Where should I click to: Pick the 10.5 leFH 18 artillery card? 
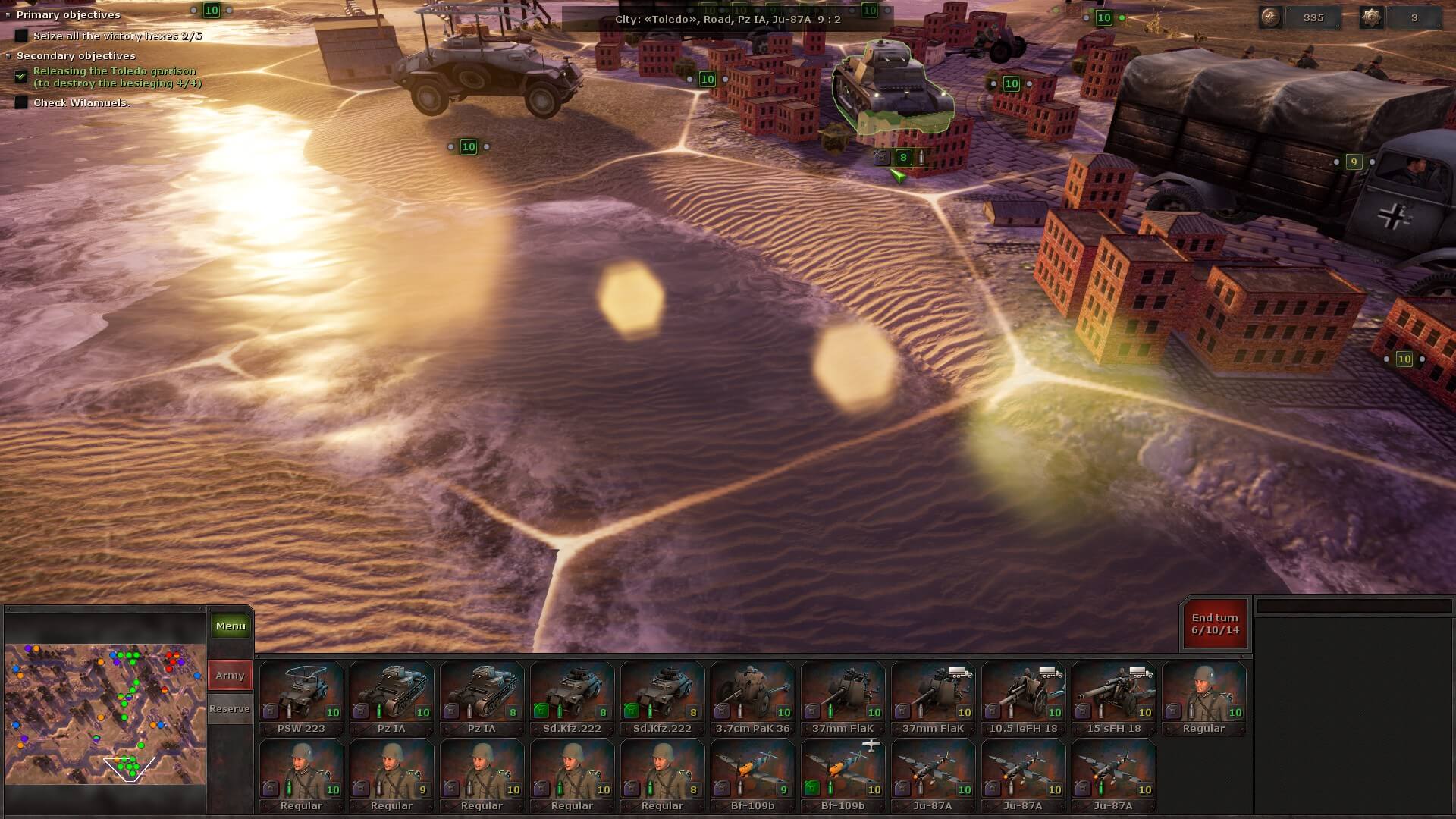(x=1023, y=698)
